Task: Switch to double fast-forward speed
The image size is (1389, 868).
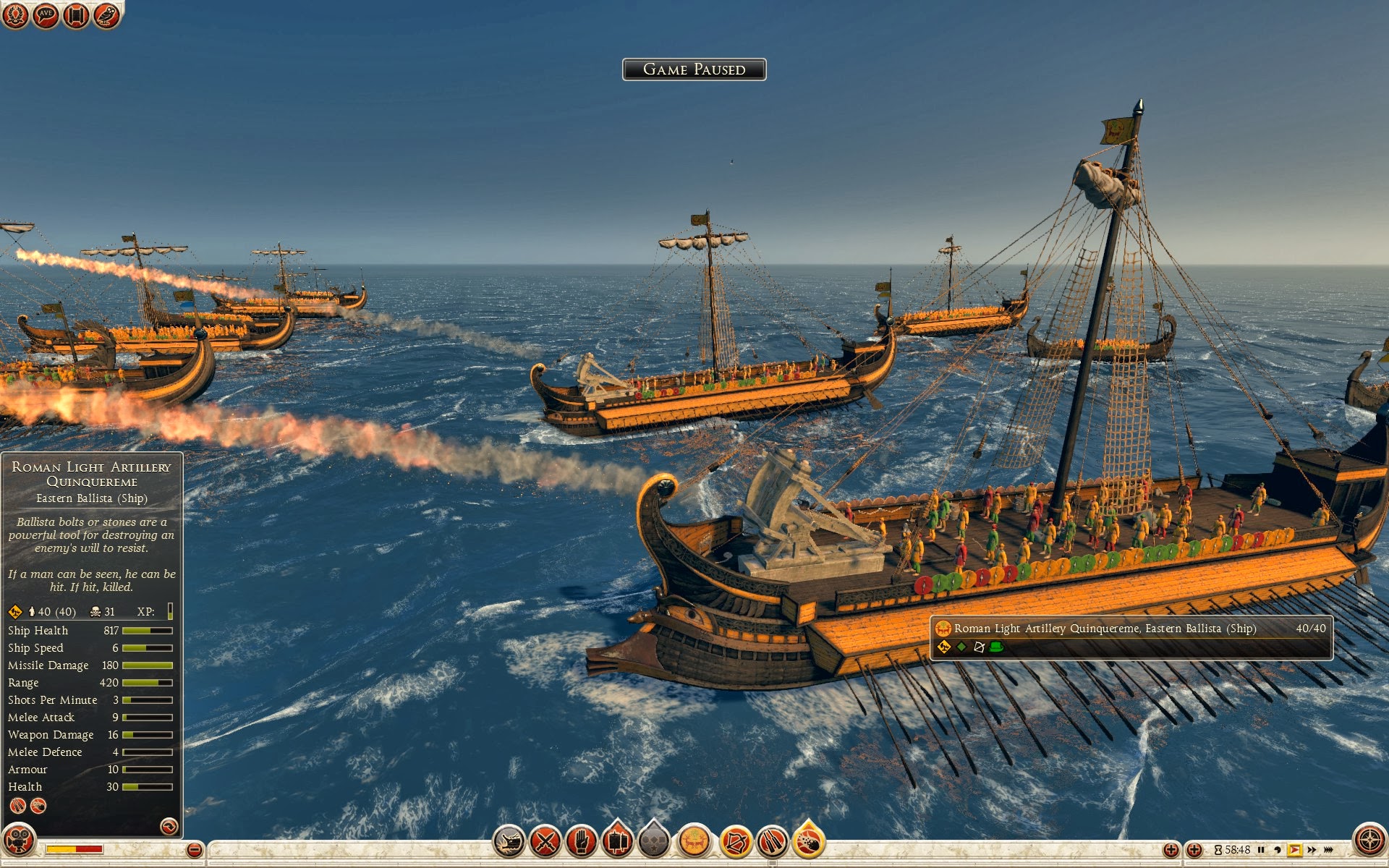Action: [x=1312, y=850]
